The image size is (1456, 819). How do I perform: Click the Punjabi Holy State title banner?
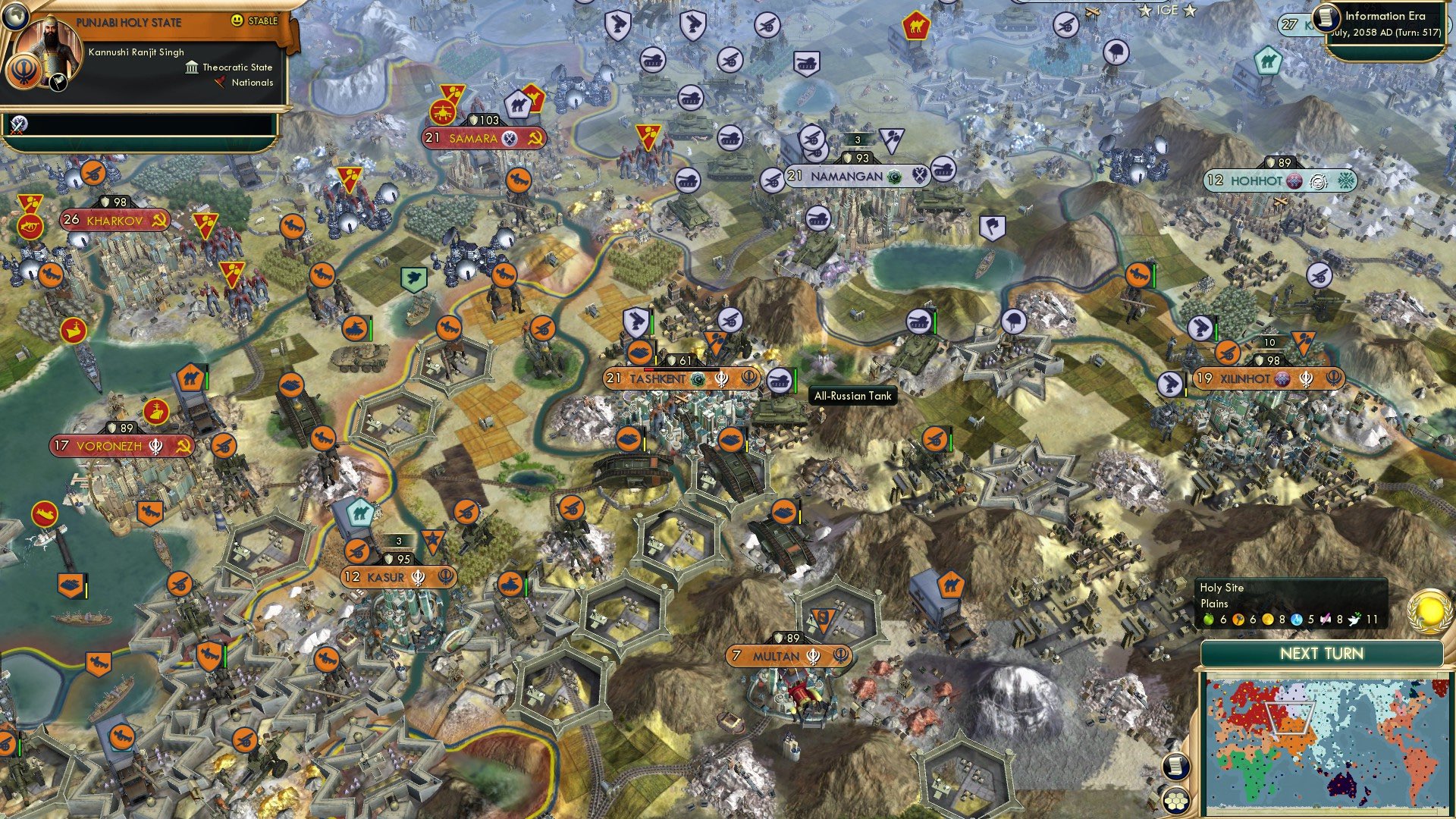pos(128,21)
